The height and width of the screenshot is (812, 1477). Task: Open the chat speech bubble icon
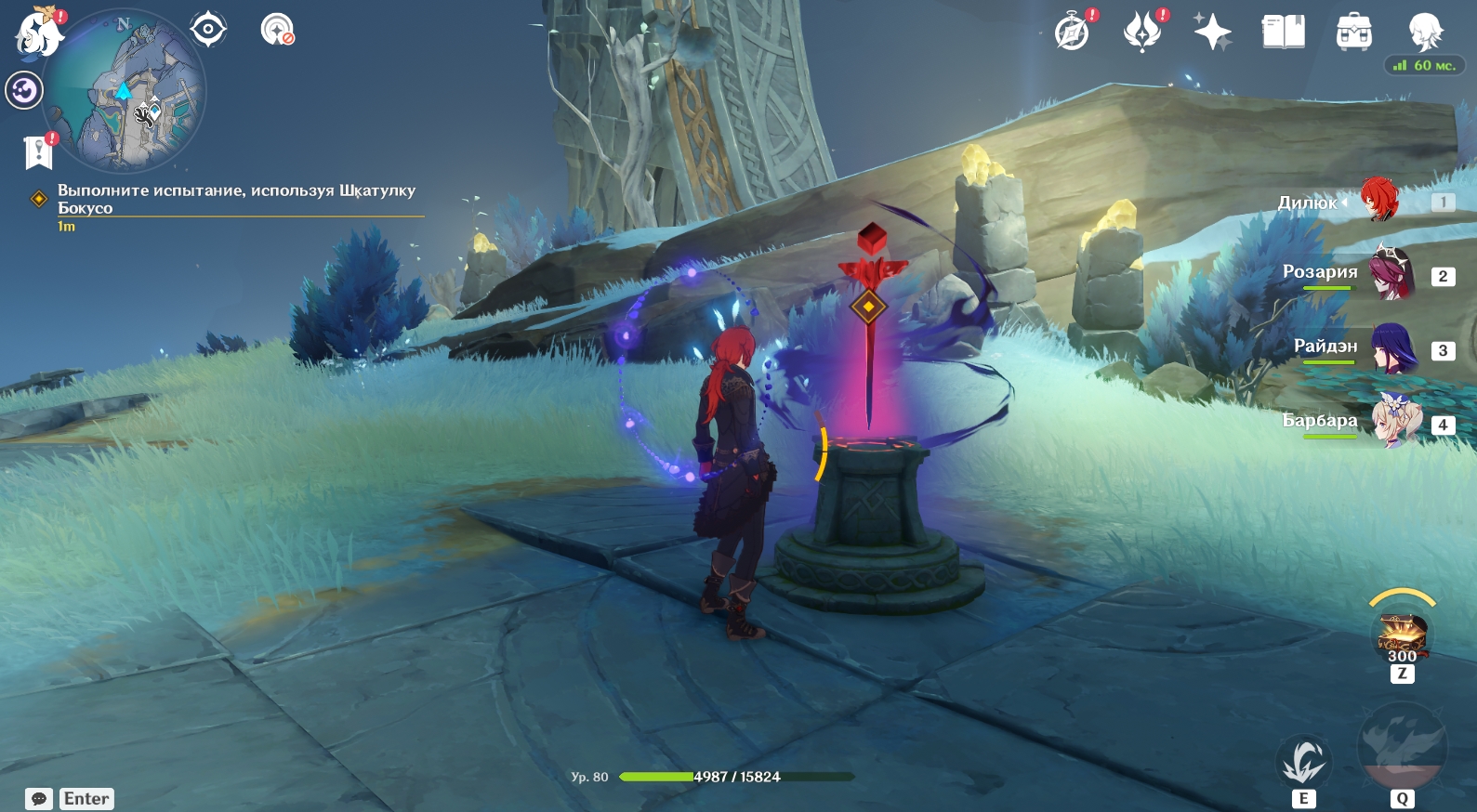click(39, 799)
